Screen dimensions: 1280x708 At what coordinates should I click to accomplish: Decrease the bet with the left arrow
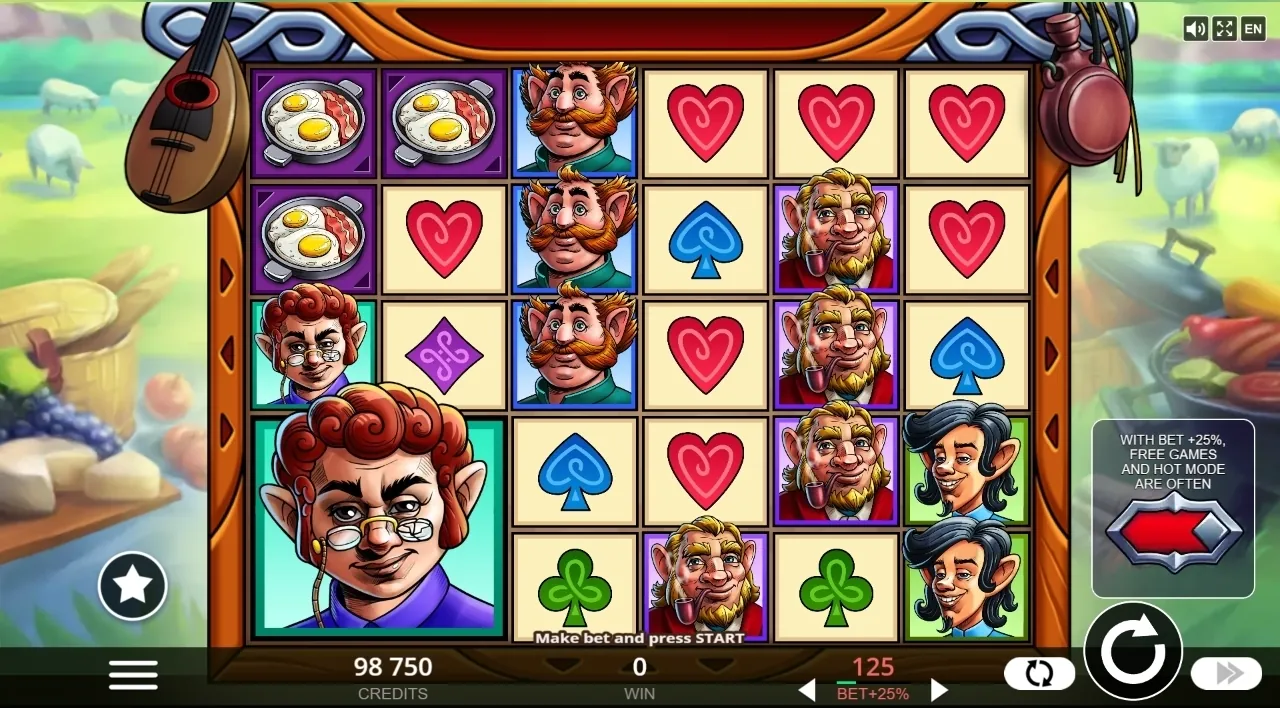click(806, 690)
